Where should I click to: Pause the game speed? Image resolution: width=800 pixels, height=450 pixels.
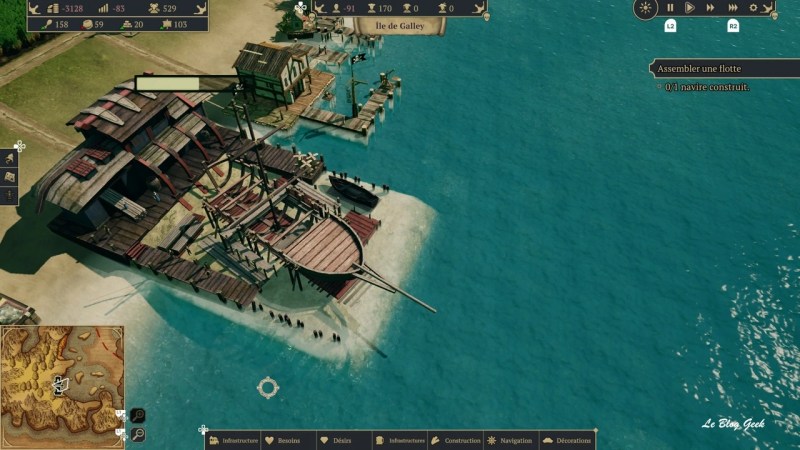point(670,8)
